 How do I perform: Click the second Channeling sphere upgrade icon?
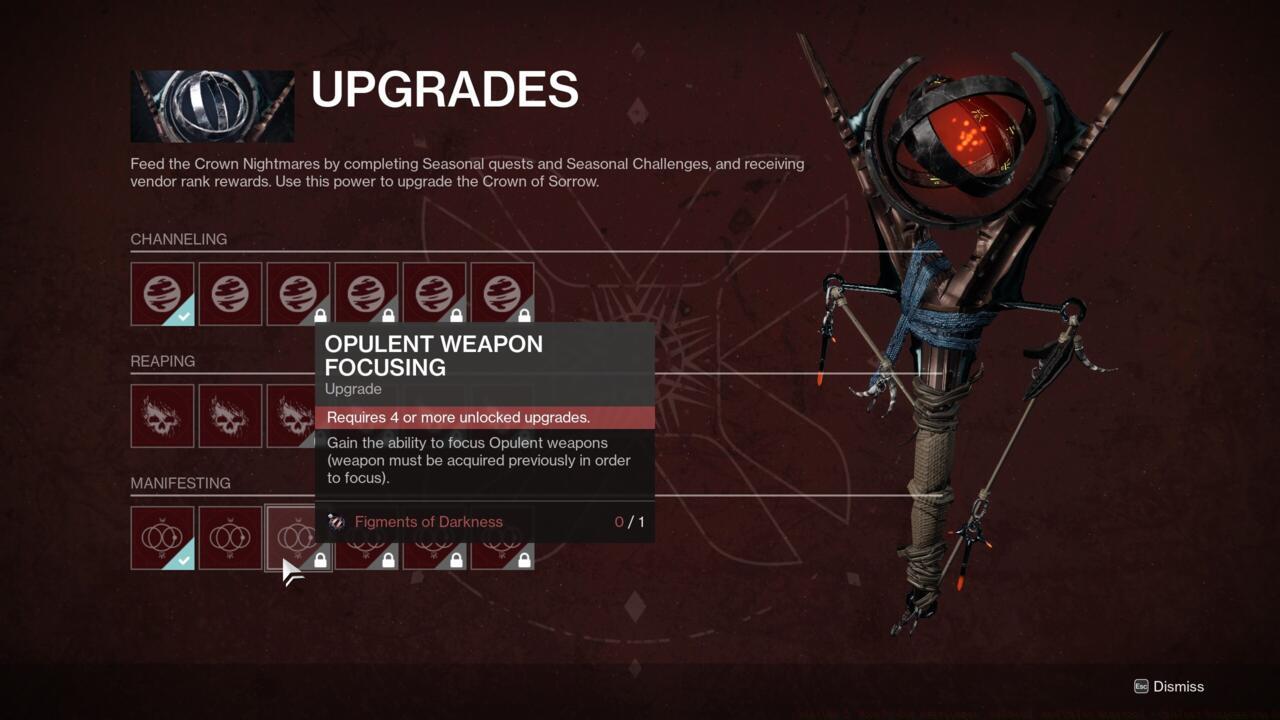(230, 293)
